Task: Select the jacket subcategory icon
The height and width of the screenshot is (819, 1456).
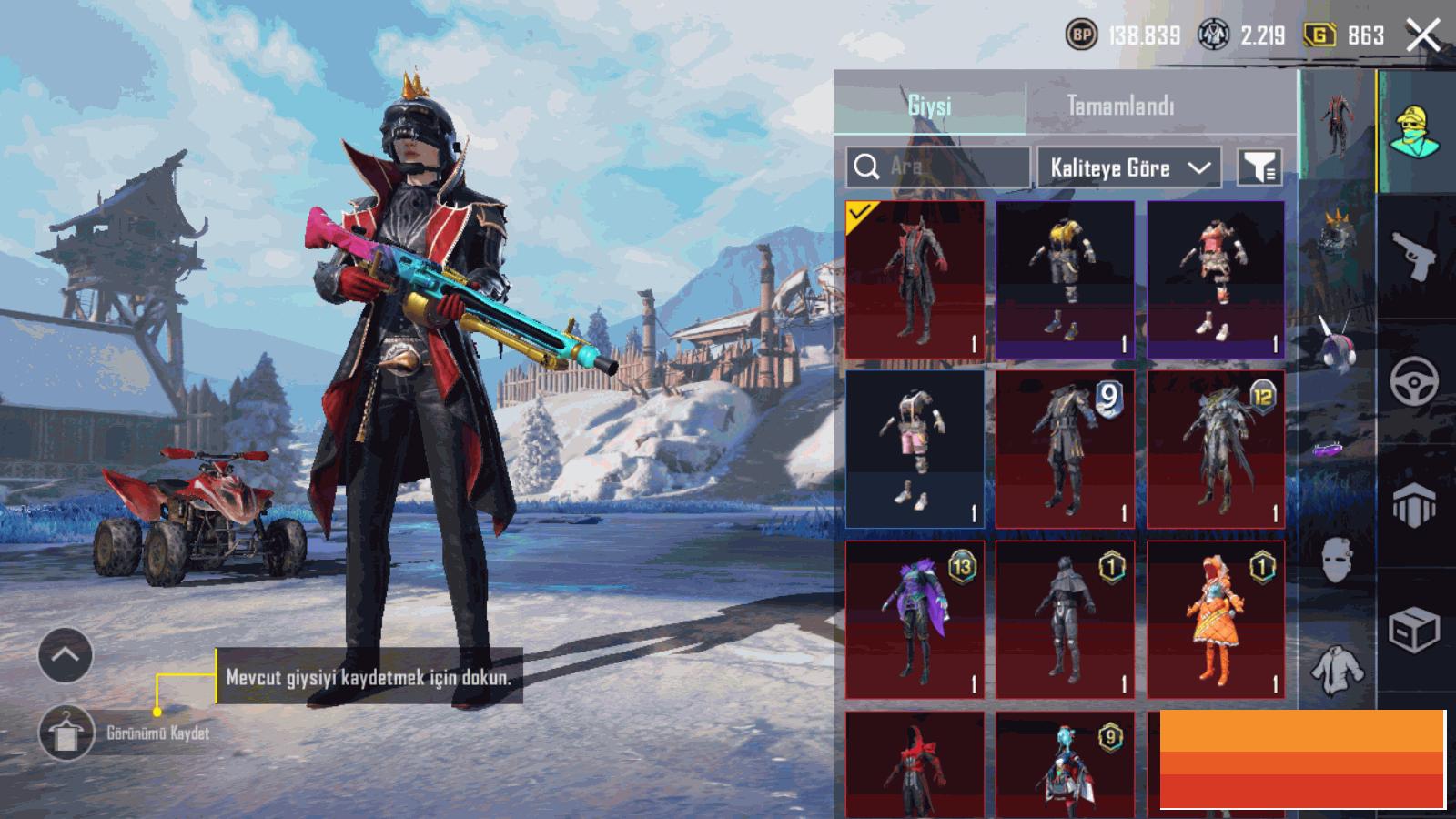Action: click(1336, 669)
